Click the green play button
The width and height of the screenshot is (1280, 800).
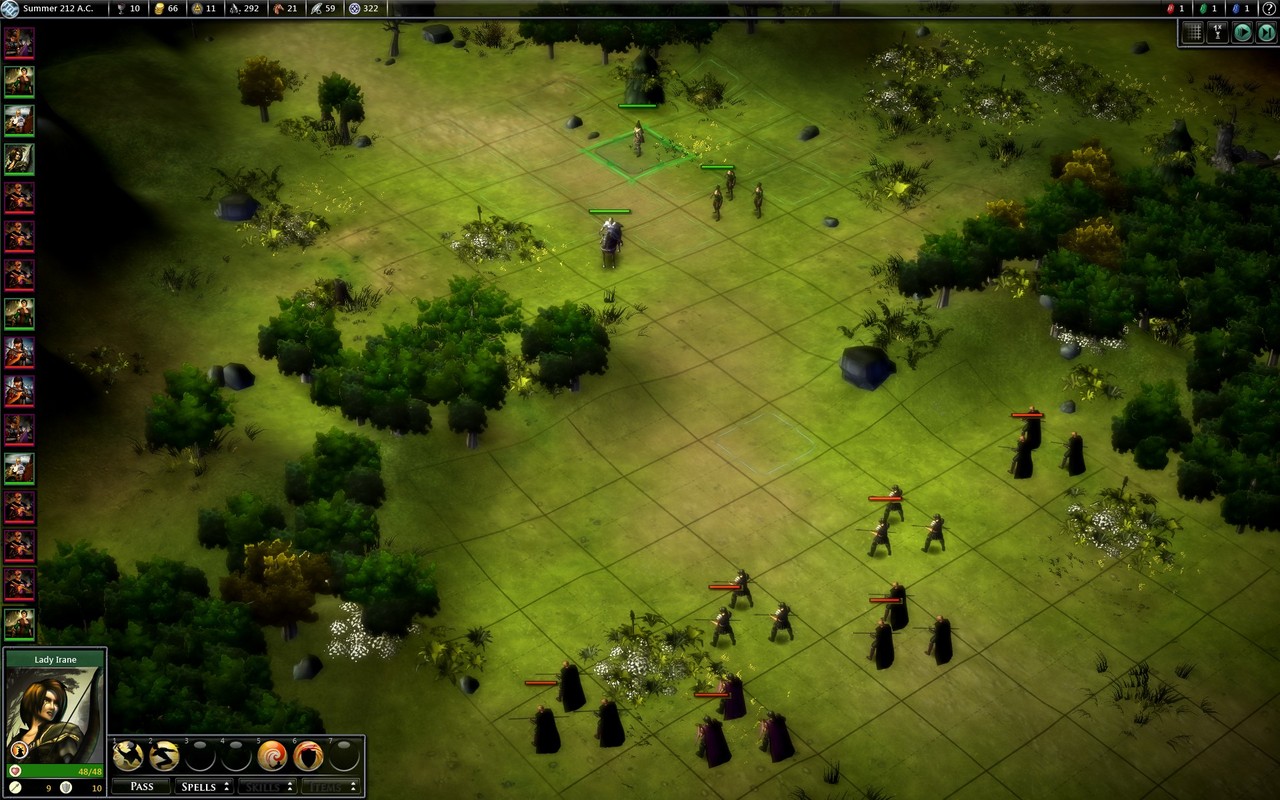(x=1242, y=32)
